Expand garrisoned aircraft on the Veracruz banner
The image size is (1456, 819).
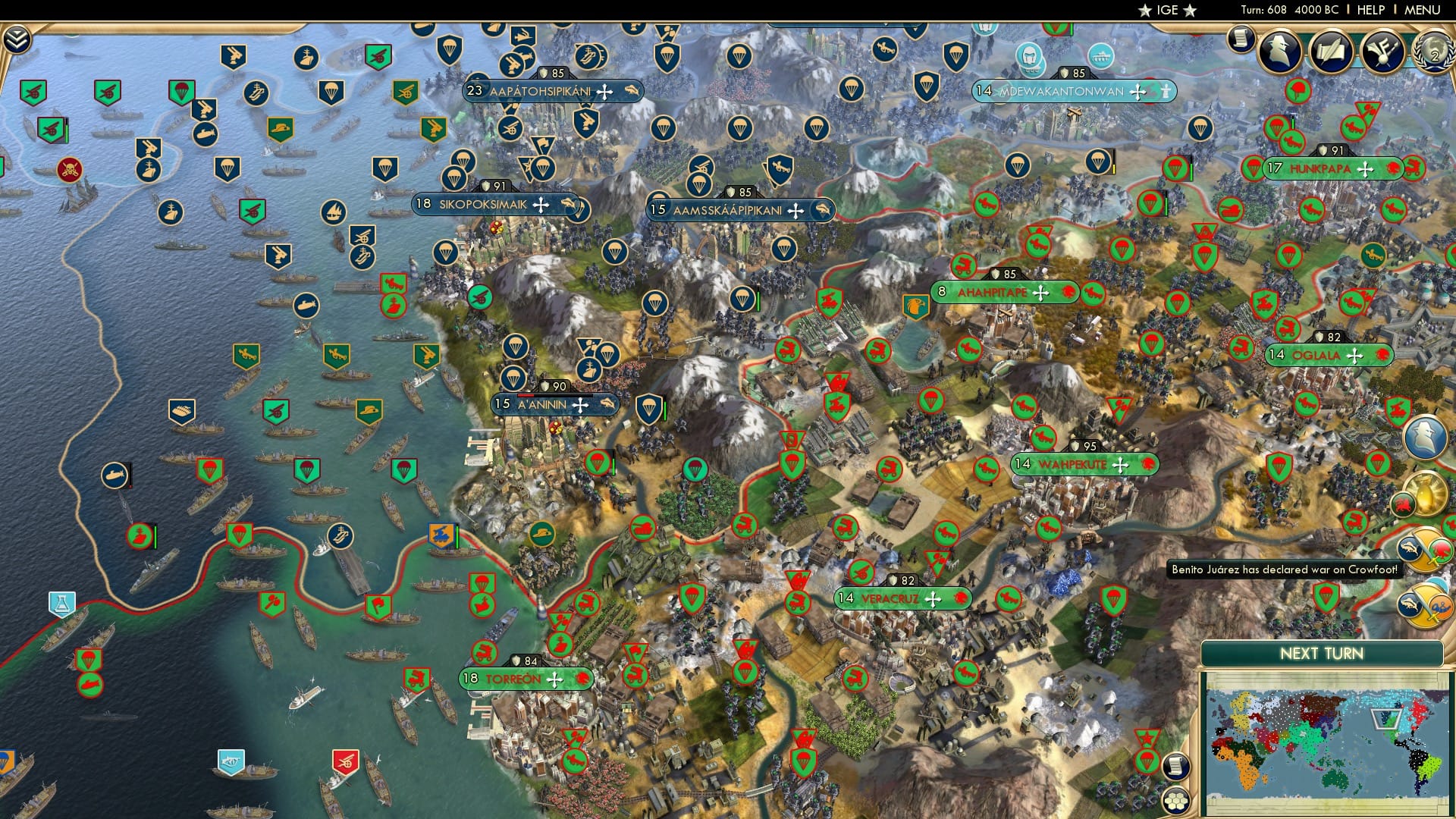click(x=960, y=598)
